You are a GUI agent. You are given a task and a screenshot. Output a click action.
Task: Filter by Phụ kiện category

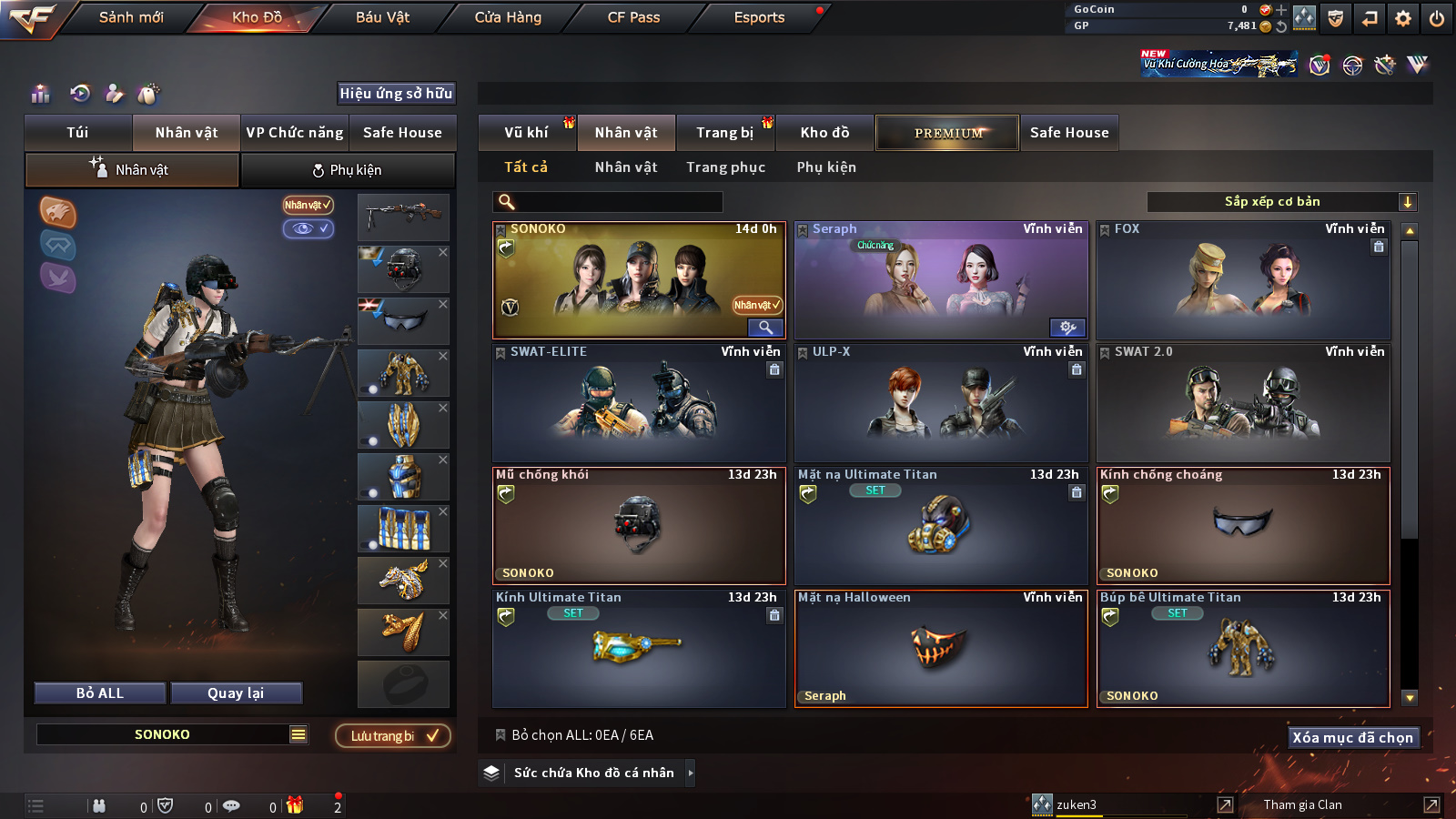click(826, 167)
